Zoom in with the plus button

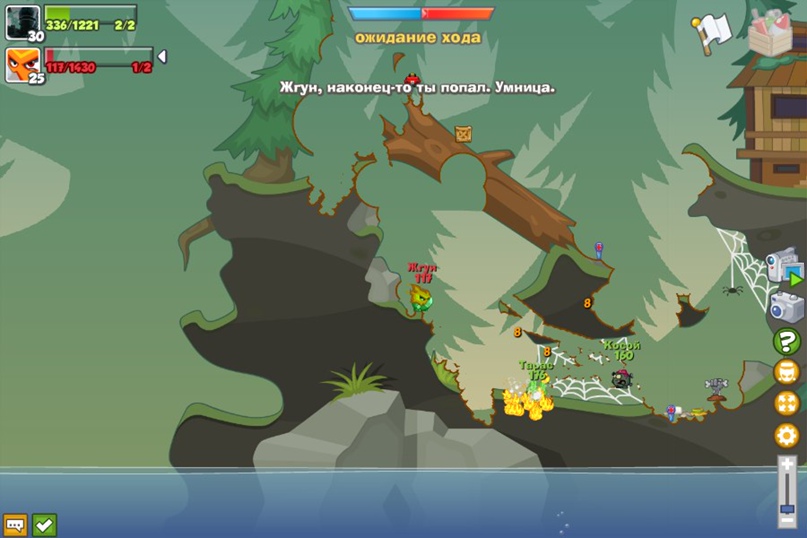pos(787,464)
